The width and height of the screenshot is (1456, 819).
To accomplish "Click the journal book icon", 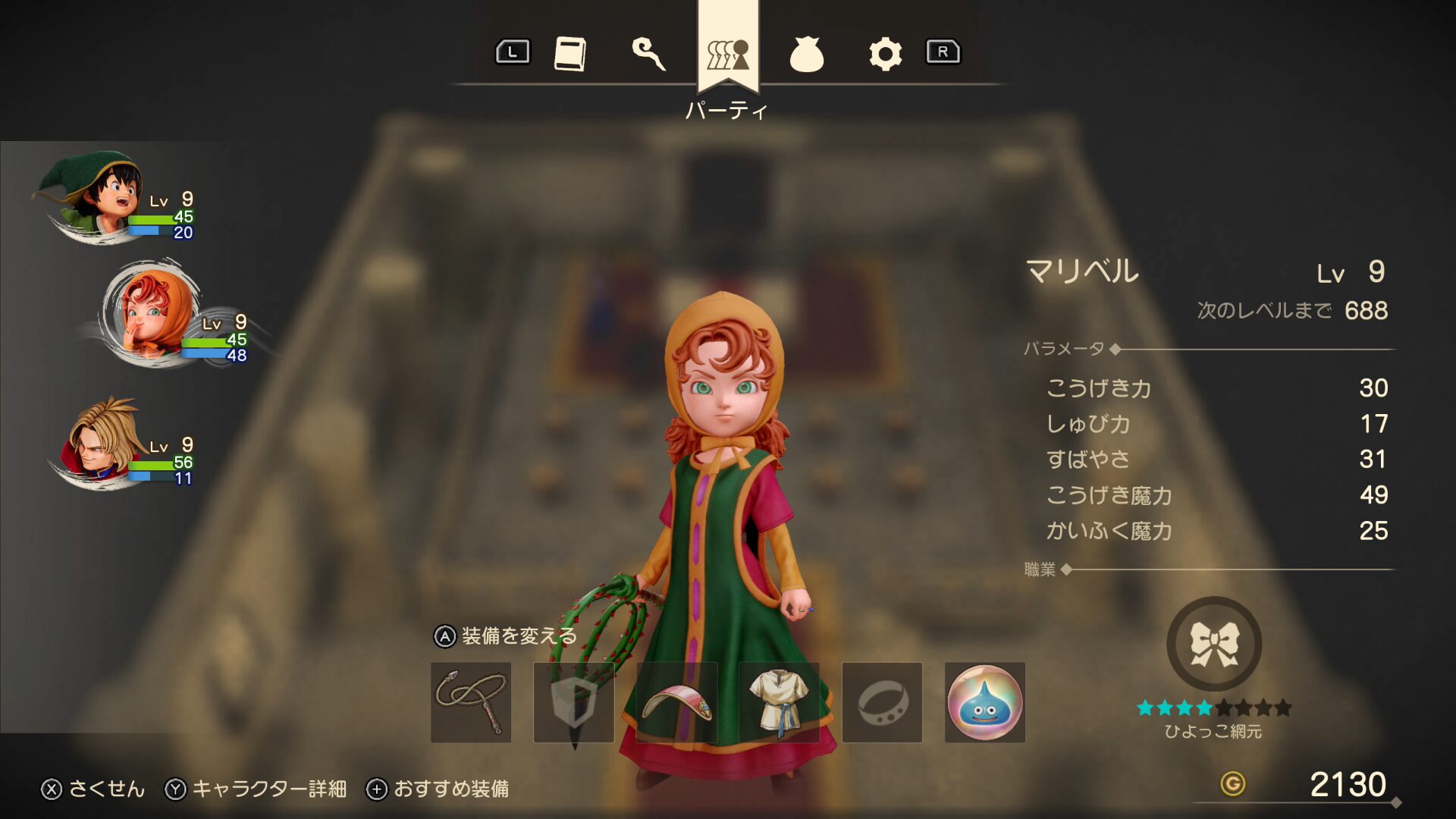I will click(570, 52).
